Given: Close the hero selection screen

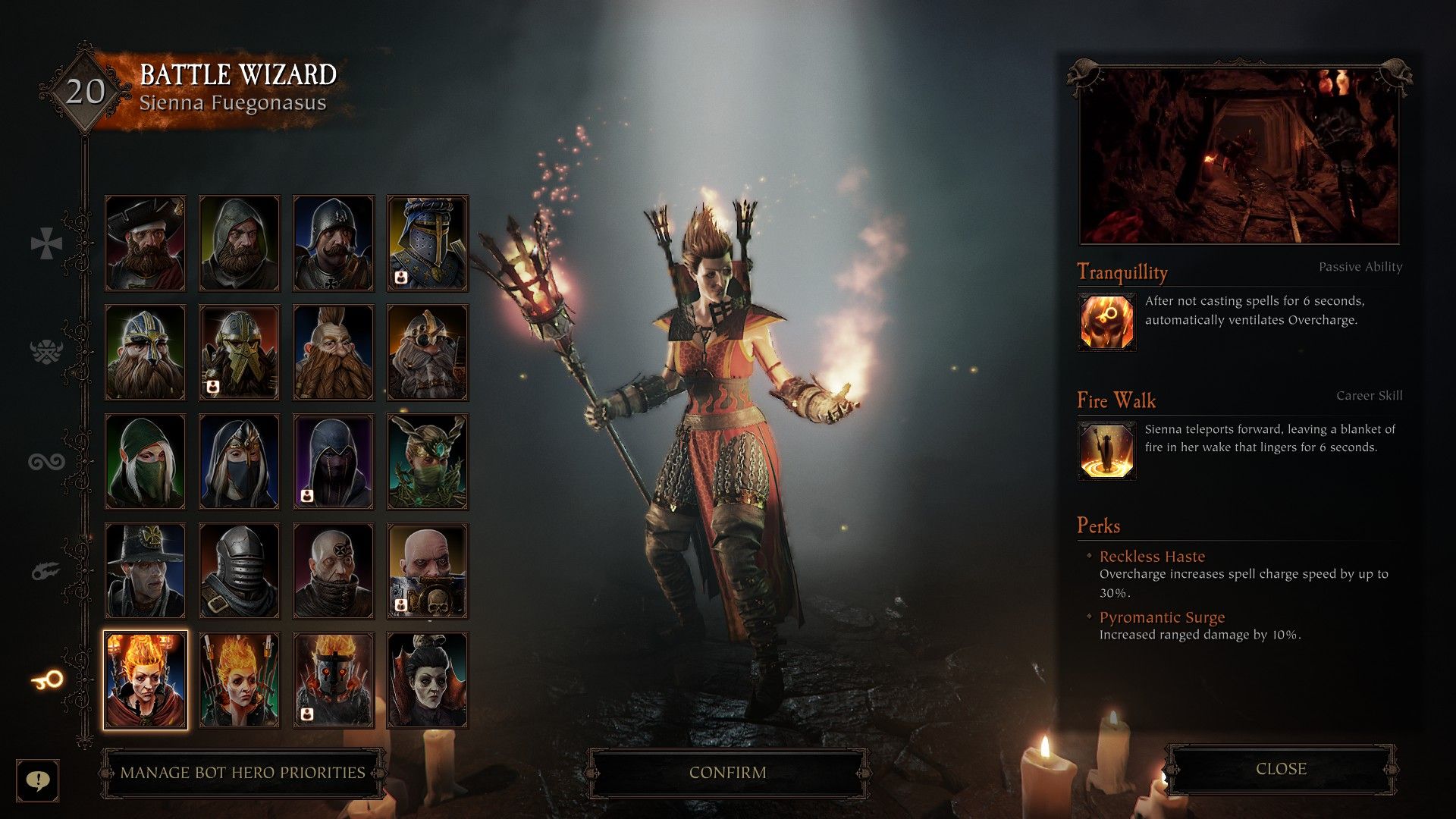Looking at the screenshot, I should point(1281,769).
